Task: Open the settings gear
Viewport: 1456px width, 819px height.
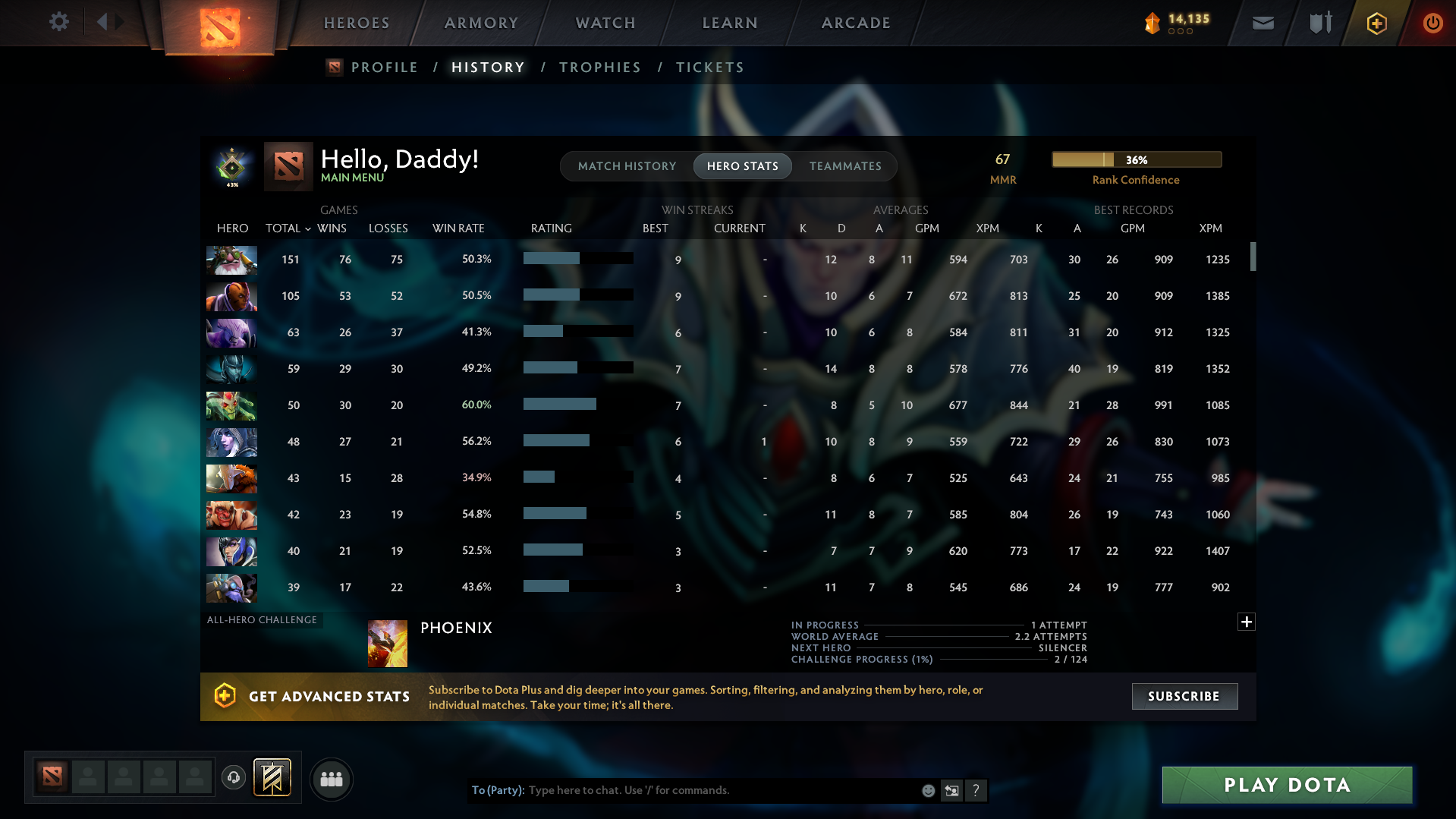Action: tap(59, 22)
